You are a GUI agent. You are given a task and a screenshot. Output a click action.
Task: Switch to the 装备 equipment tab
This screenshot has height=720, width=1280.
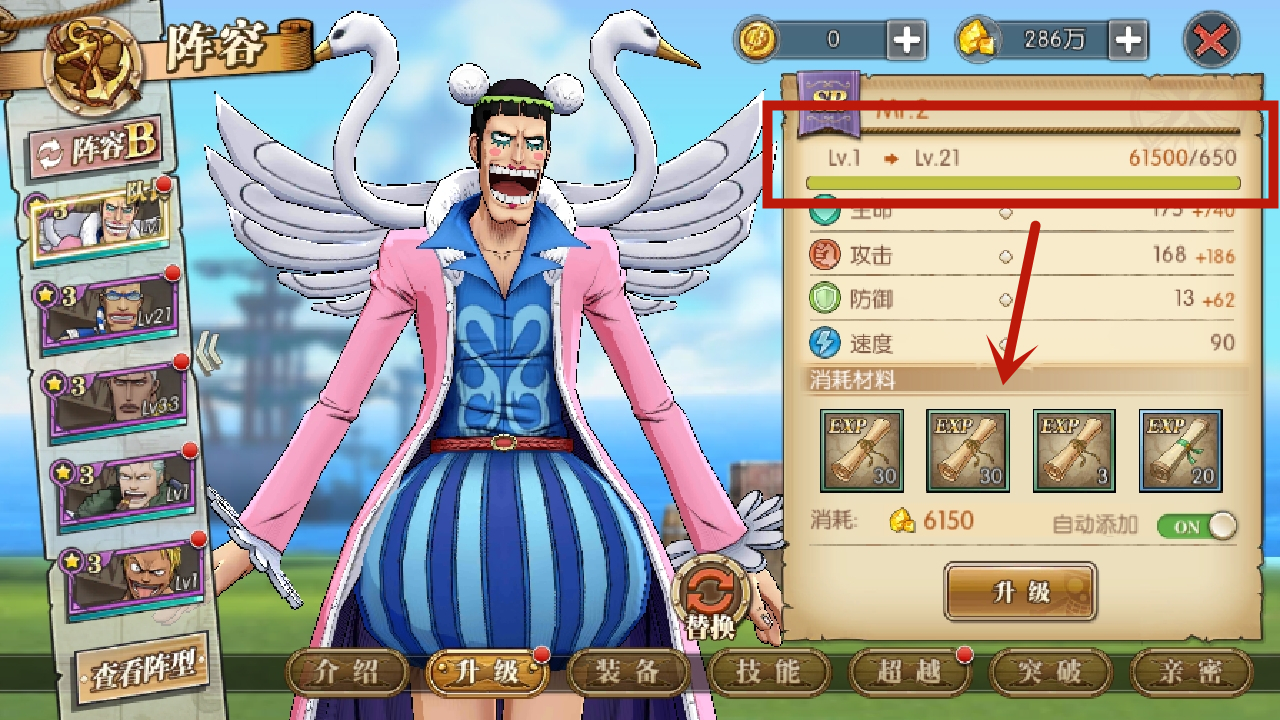coord(627,672)
